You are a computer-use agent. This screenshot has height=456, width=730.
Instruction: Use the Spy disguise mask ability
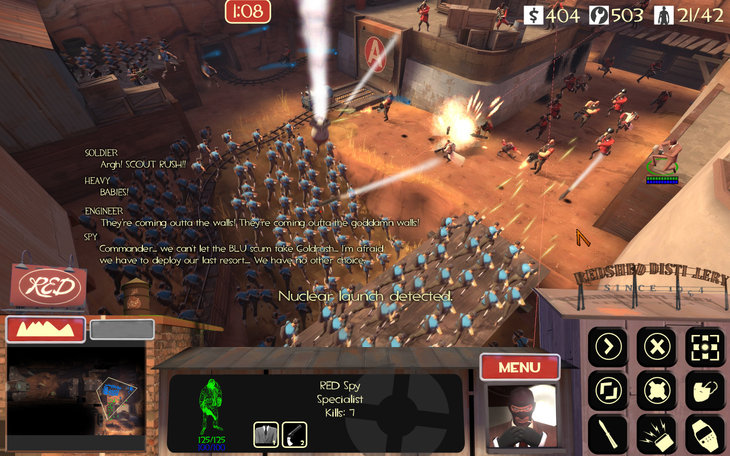(x=705, y=391)
